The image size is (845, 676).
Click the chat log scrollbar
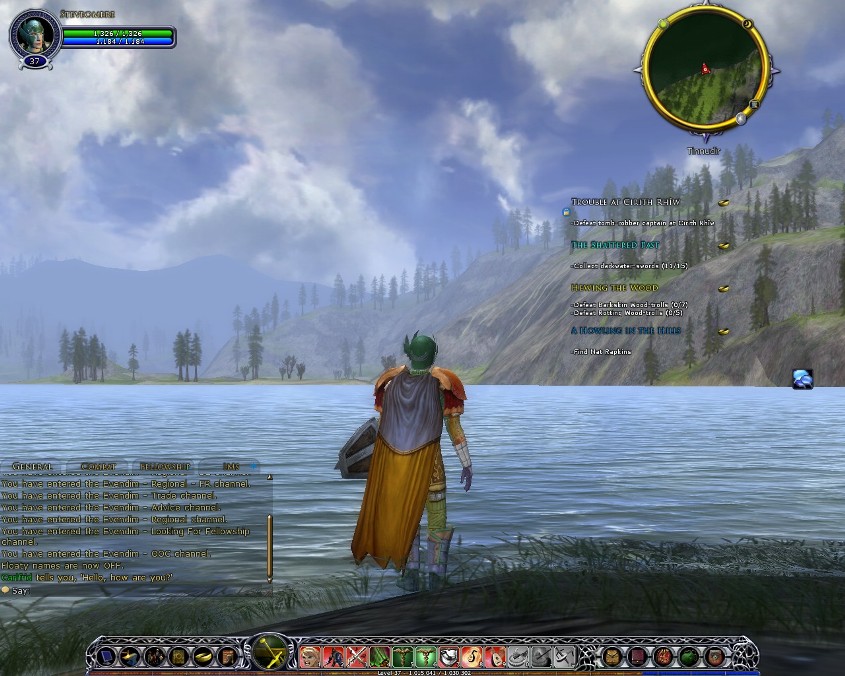tap(269, 547)
